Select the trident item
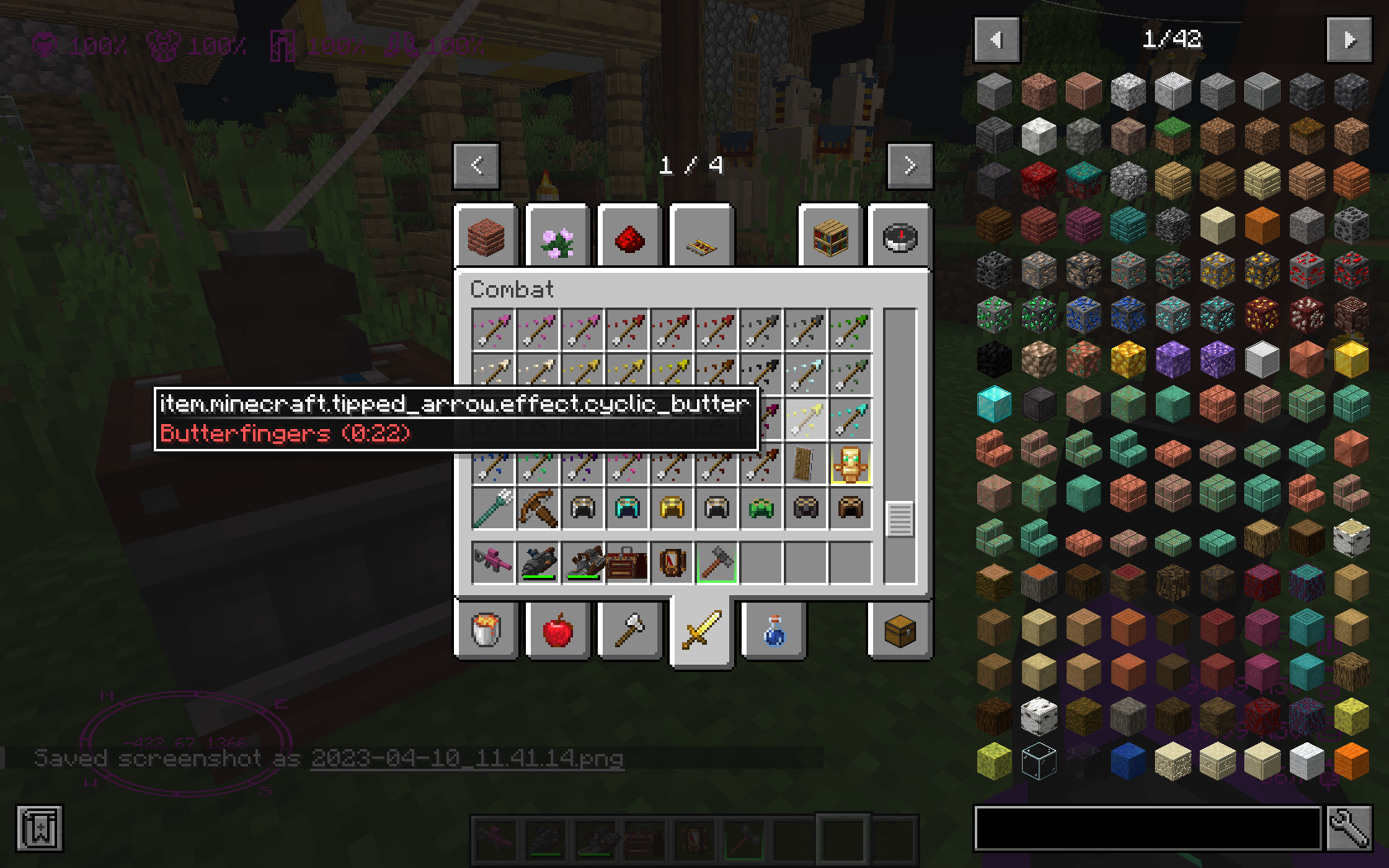Screen dimensions: 1389x868 click(x=493, y=508)
